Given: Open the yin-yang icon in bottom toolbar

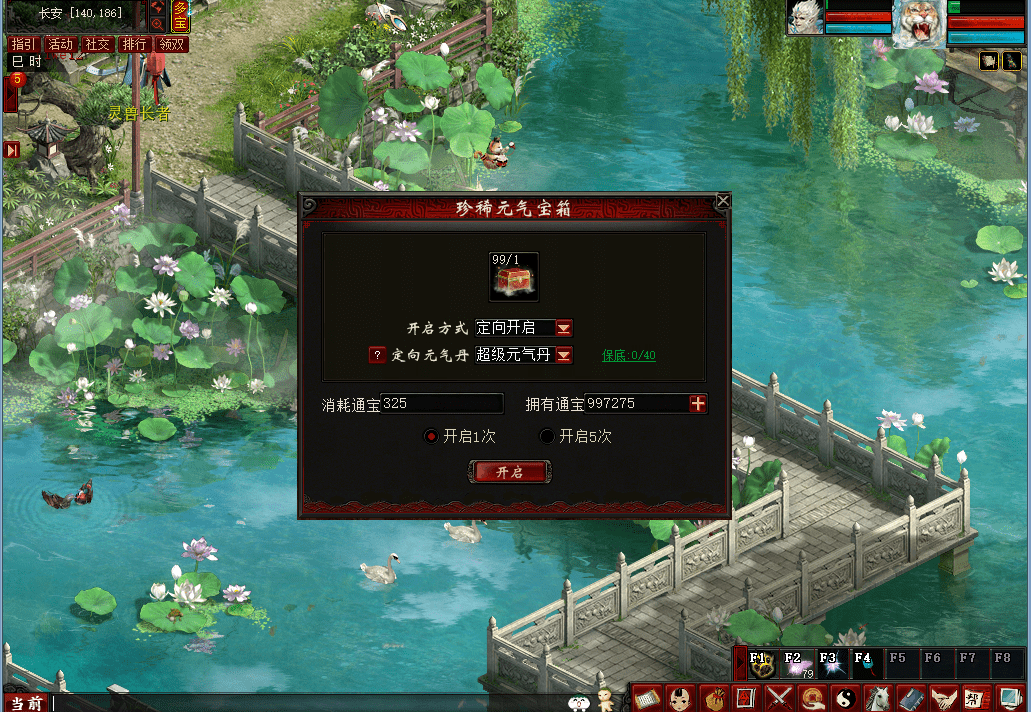Looking at the screenshot, I should [846, 697].
